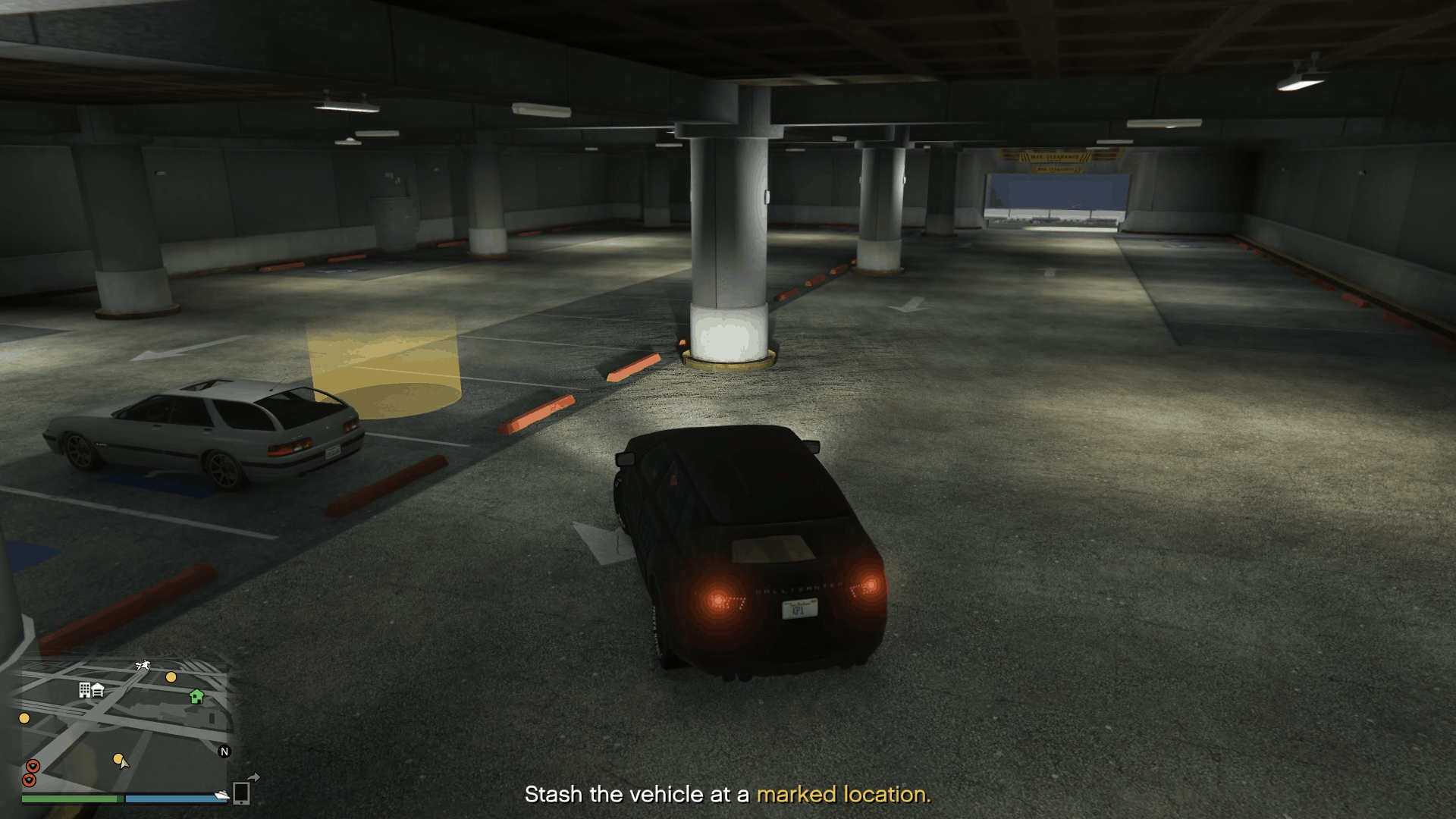Viewport: 1456px width, 819px height.
Task: Click the office building icon on the minimap
Action: [x=84, y=691]
